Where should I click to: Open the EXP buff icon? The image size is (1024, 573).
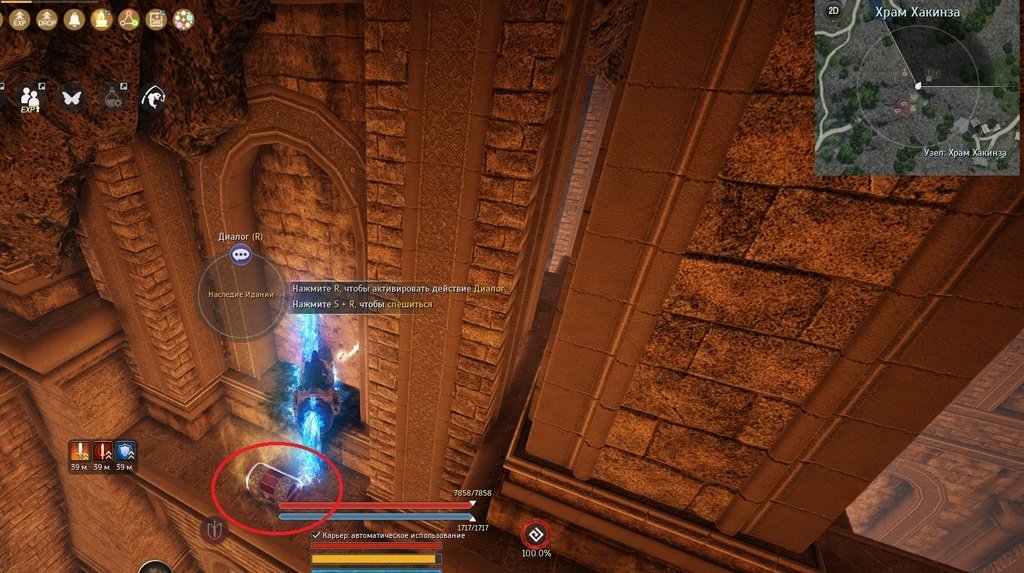click(19, 19)
